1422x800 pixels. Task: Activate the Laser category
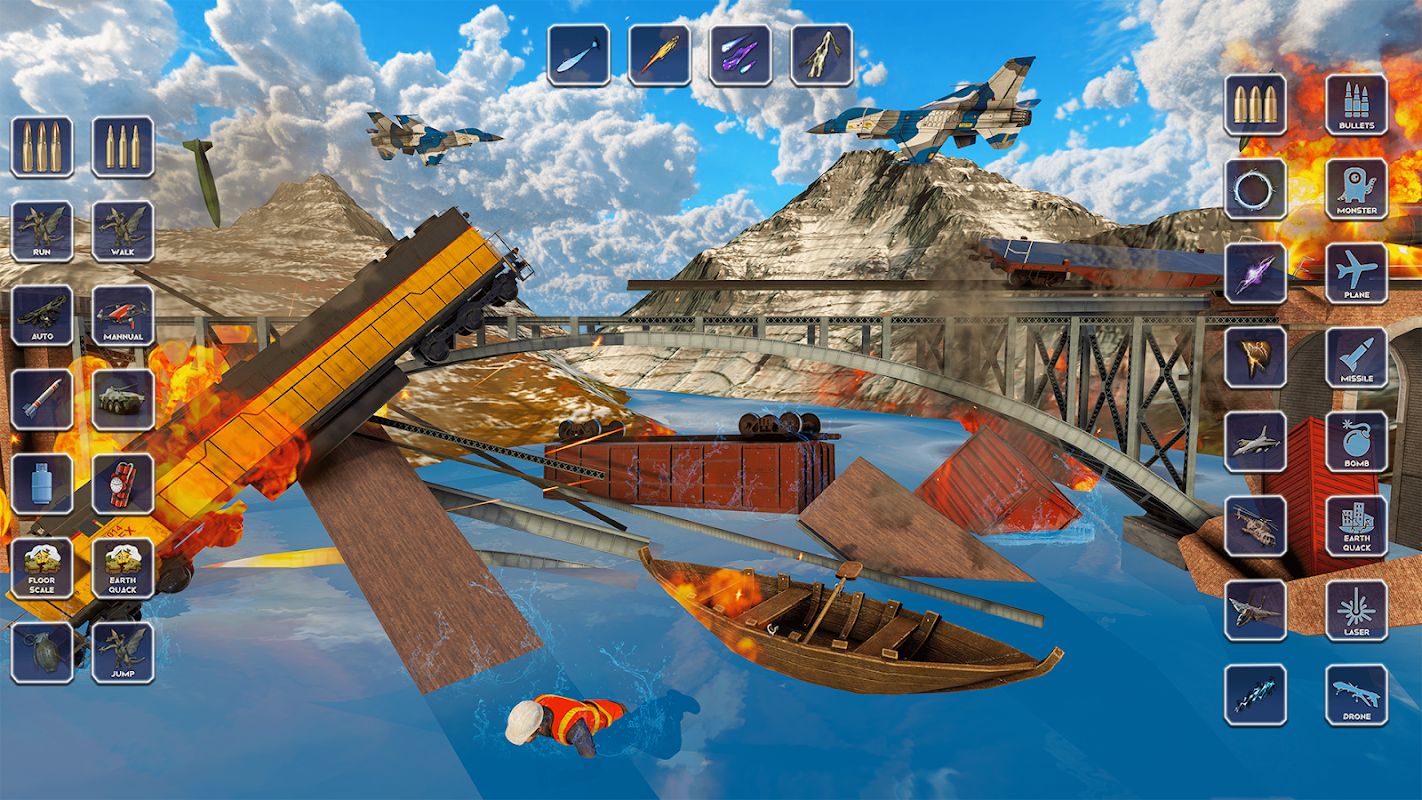[1357, 610]
